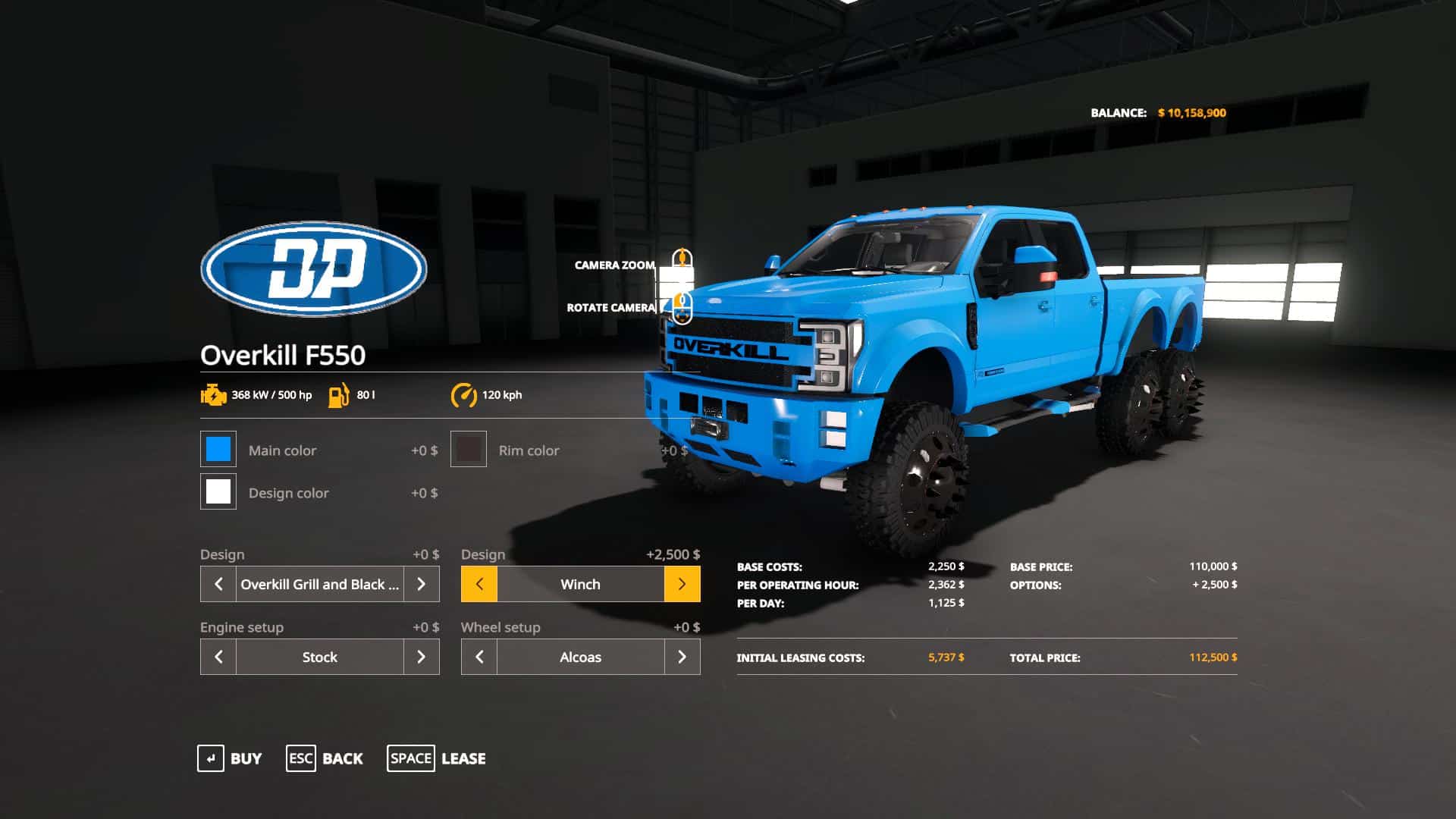Lease the Overkill F550 truck
Image resolution: width=1456 pixels, height=819 pixels.
(x=437, y=758)
